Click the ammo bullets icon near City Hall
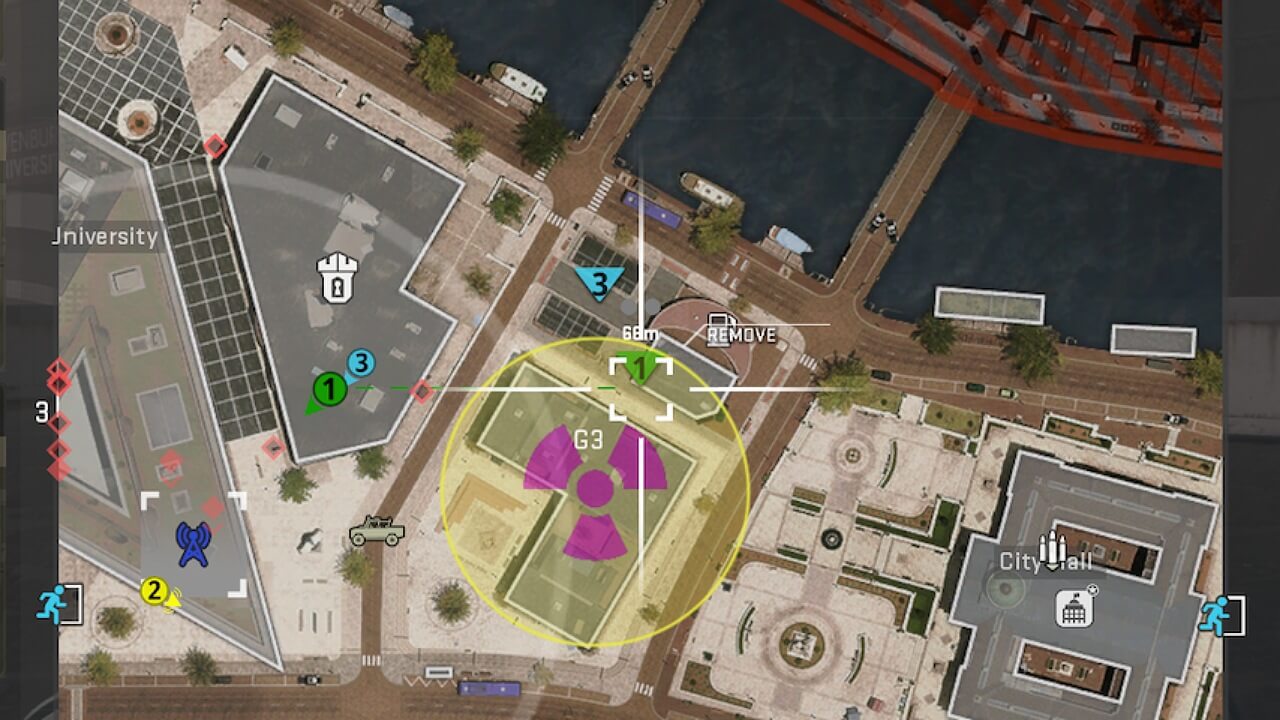The width and height of the screenshot is (1280, 720). pos(1051,546)
